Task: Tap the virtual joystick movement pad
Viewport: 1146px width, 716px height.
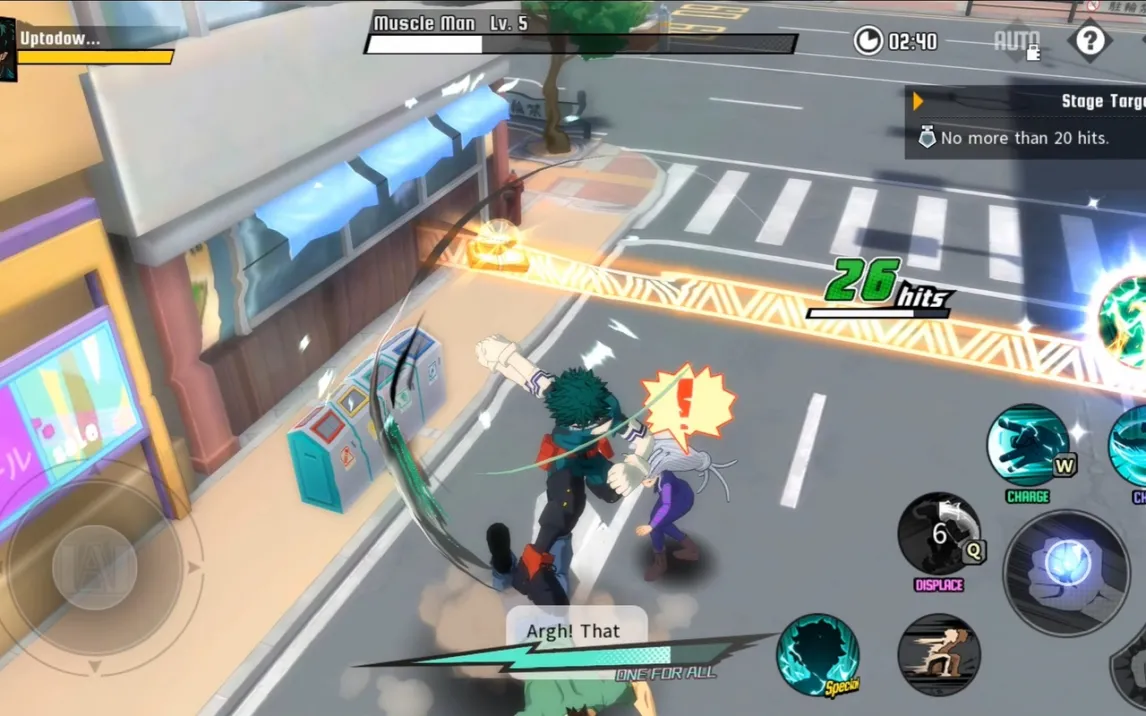Action: [95, 568]
